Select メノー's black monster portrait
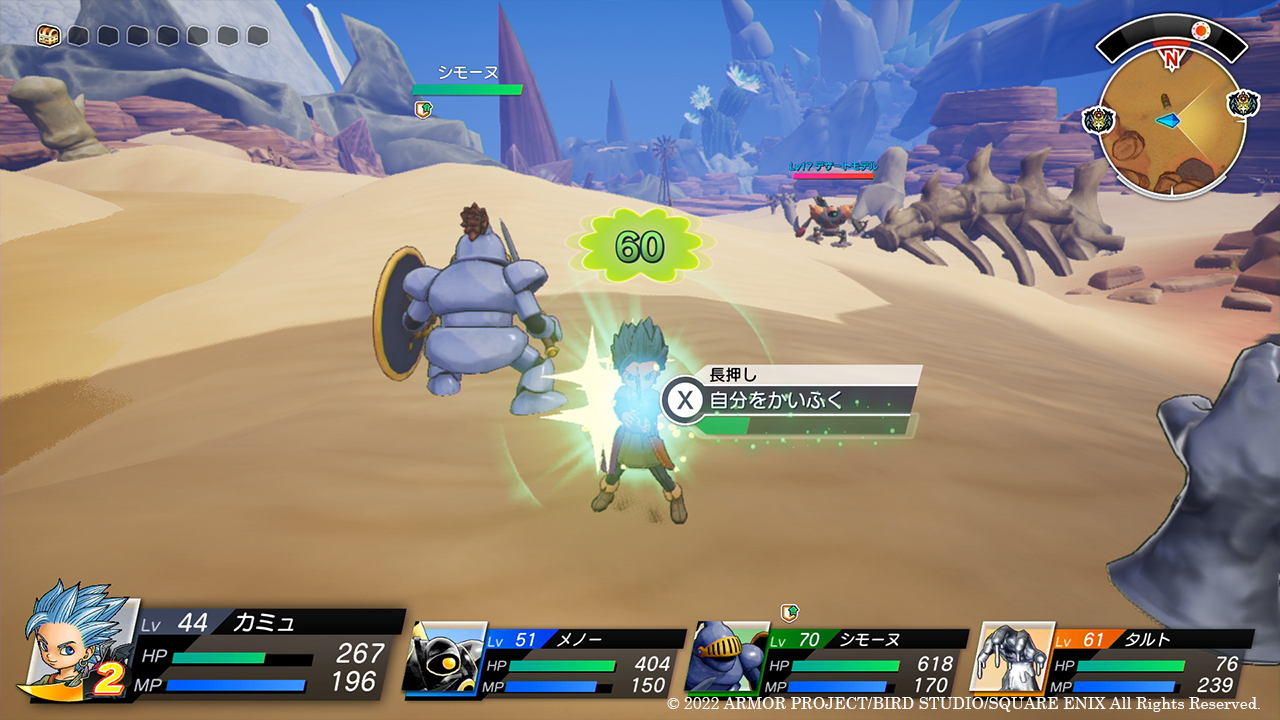 pyautogui.click(x=445, y=656)
